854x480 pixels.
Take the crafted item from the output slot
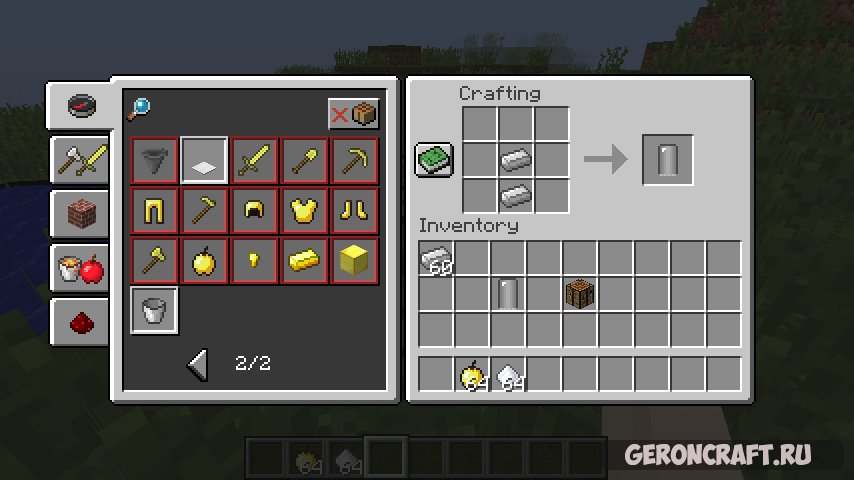[x=667, y=160]
